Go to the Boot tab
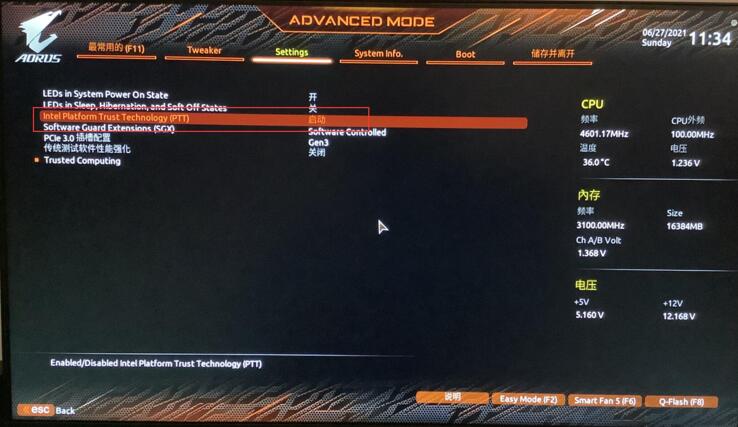Screen dimensions: 738x427 coord(465,54)
